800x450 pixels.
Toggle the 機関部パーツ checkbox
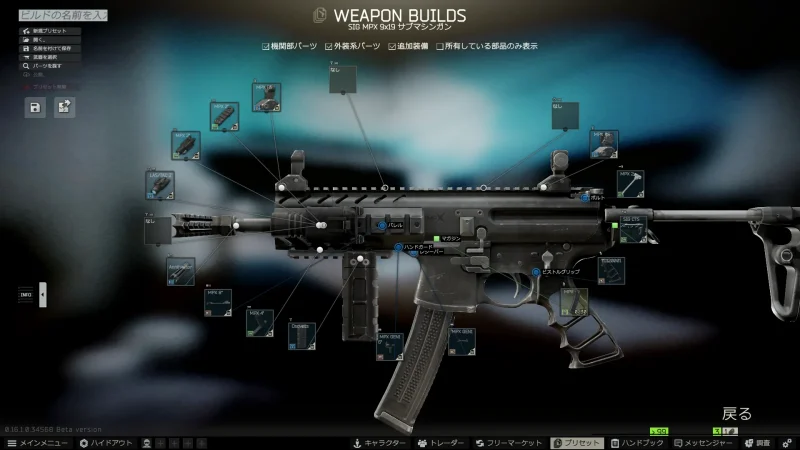266,46
